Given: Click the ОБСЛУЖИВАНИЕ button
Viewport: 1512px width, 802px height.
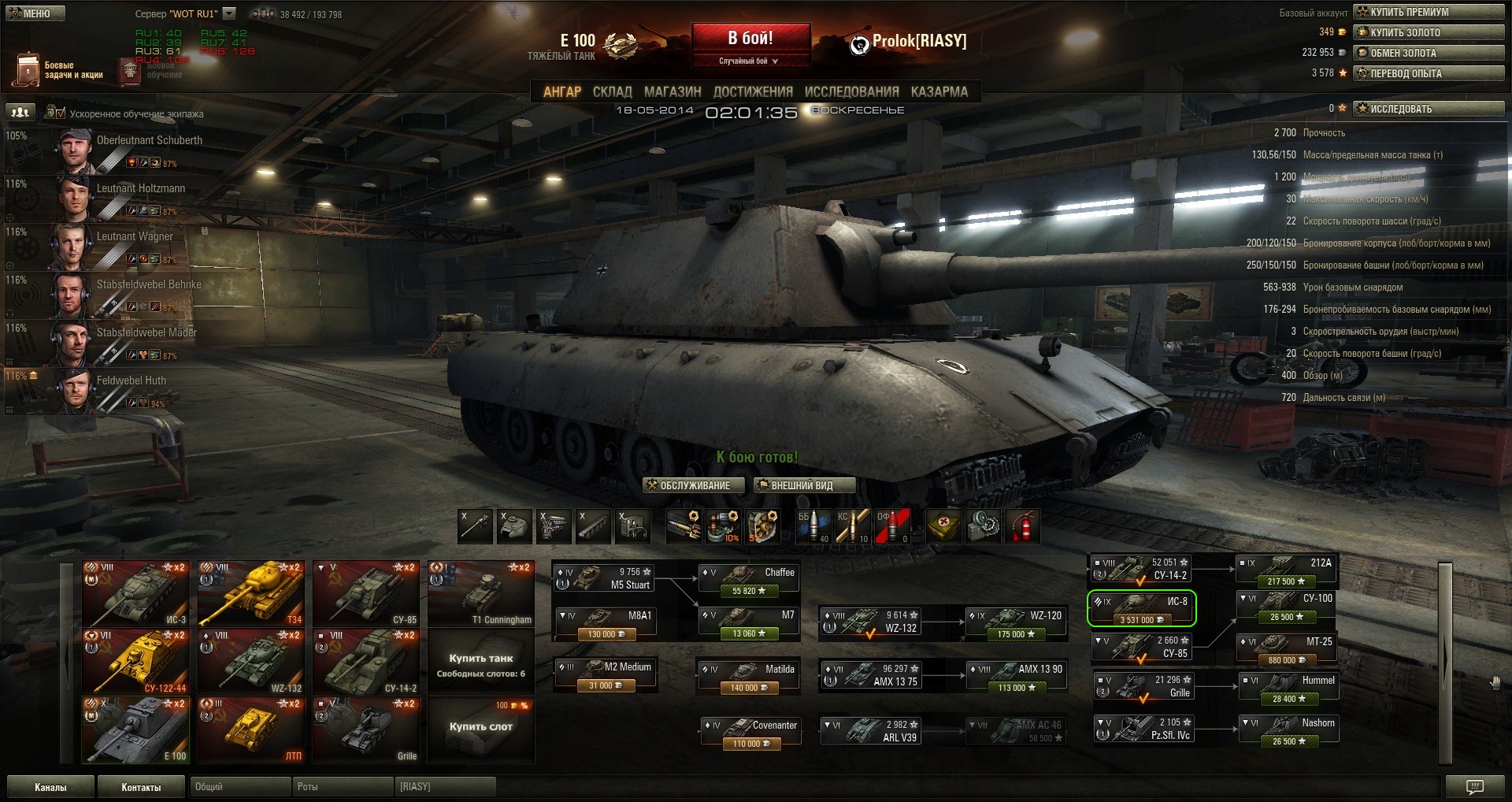Looking at the screenshot, I should point(694,485).
